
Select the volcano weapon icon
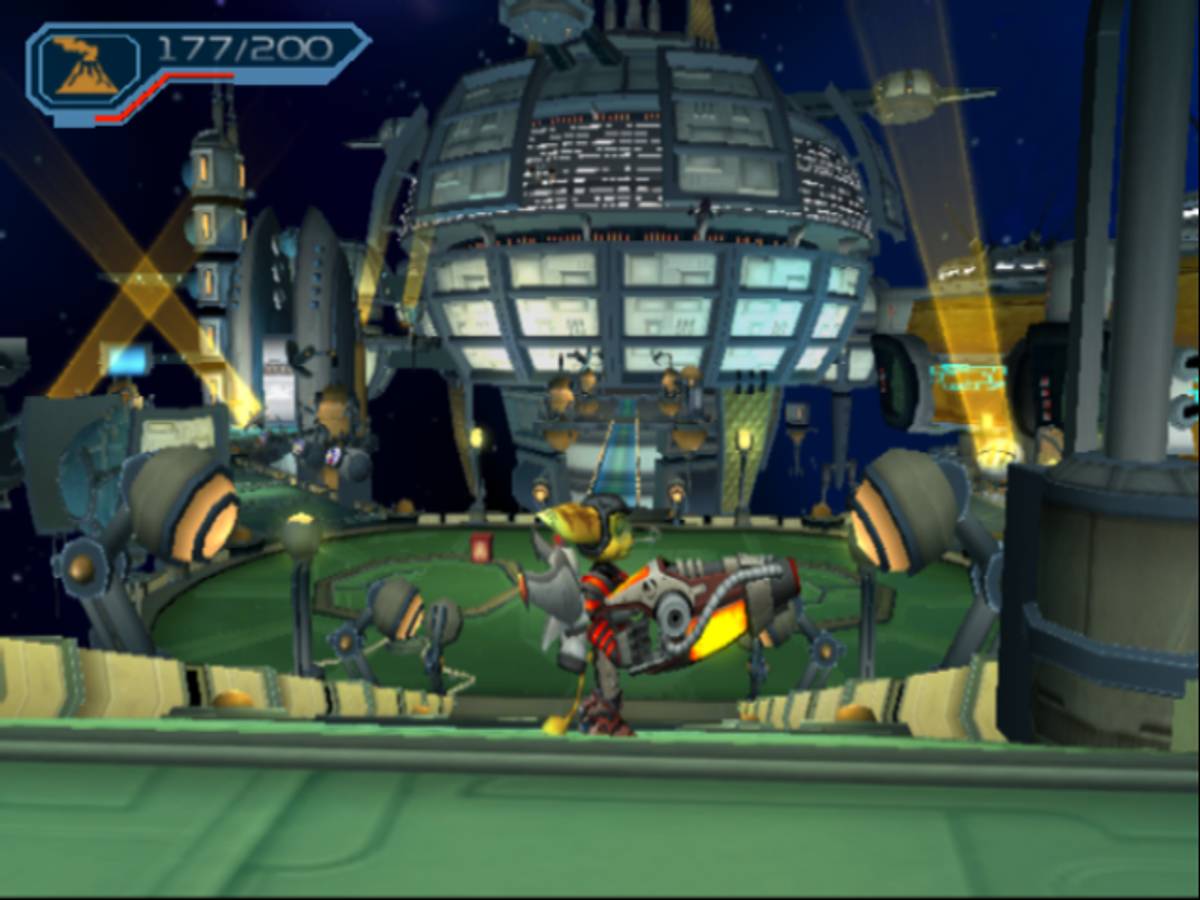coord(86,66)
